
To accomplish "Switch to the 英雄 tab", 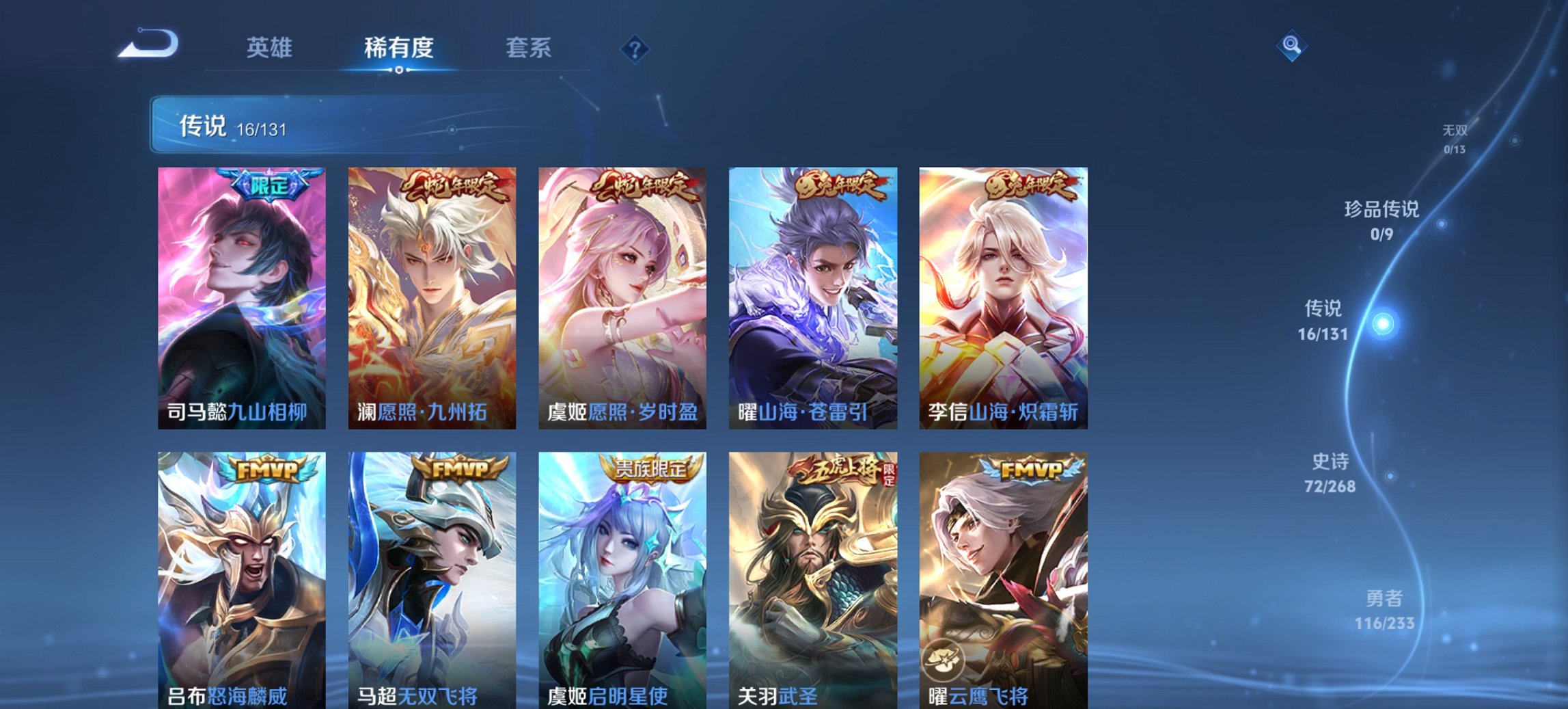I will pos(271,48).
